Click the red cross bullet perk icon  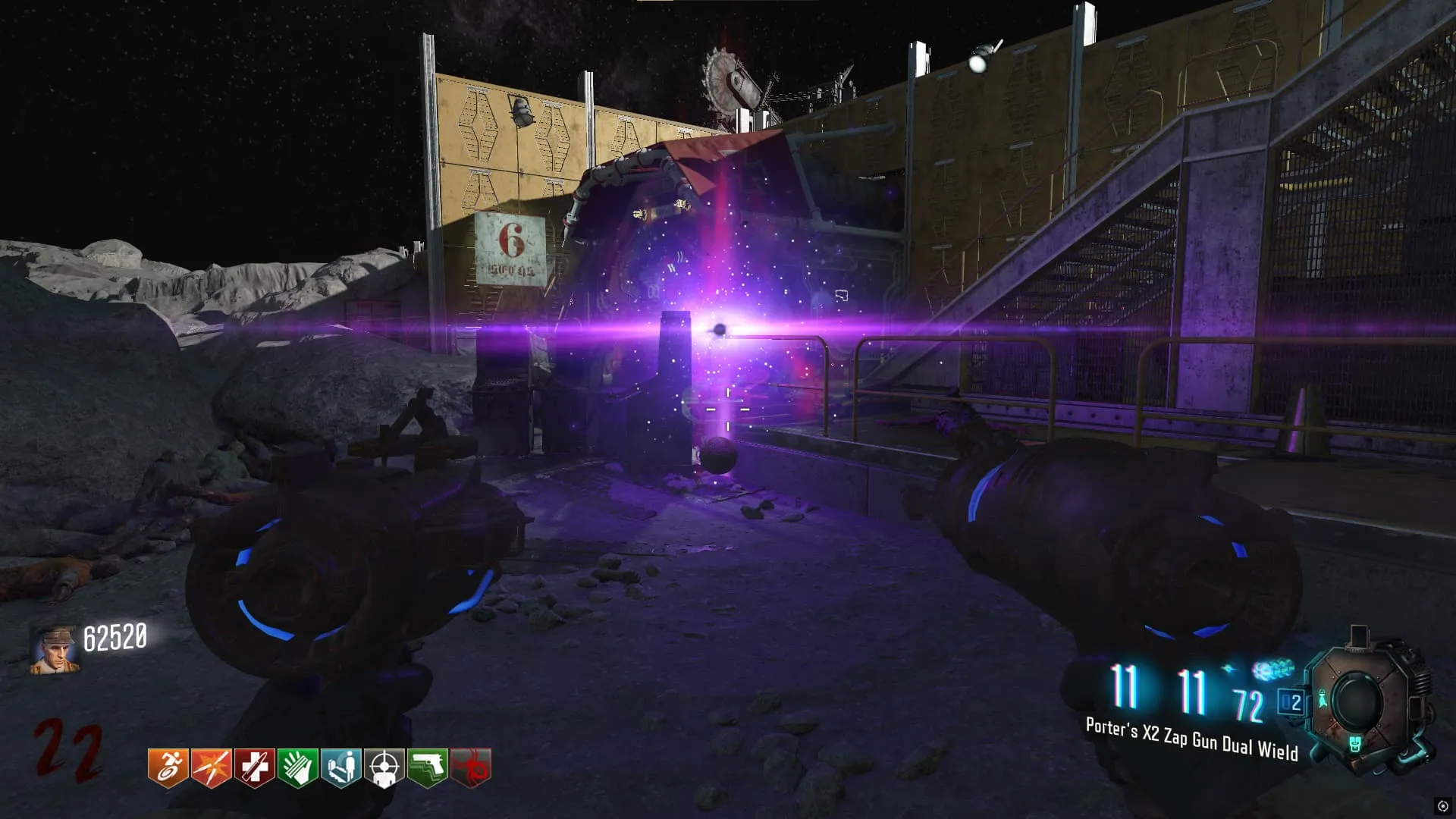(254, 767)
